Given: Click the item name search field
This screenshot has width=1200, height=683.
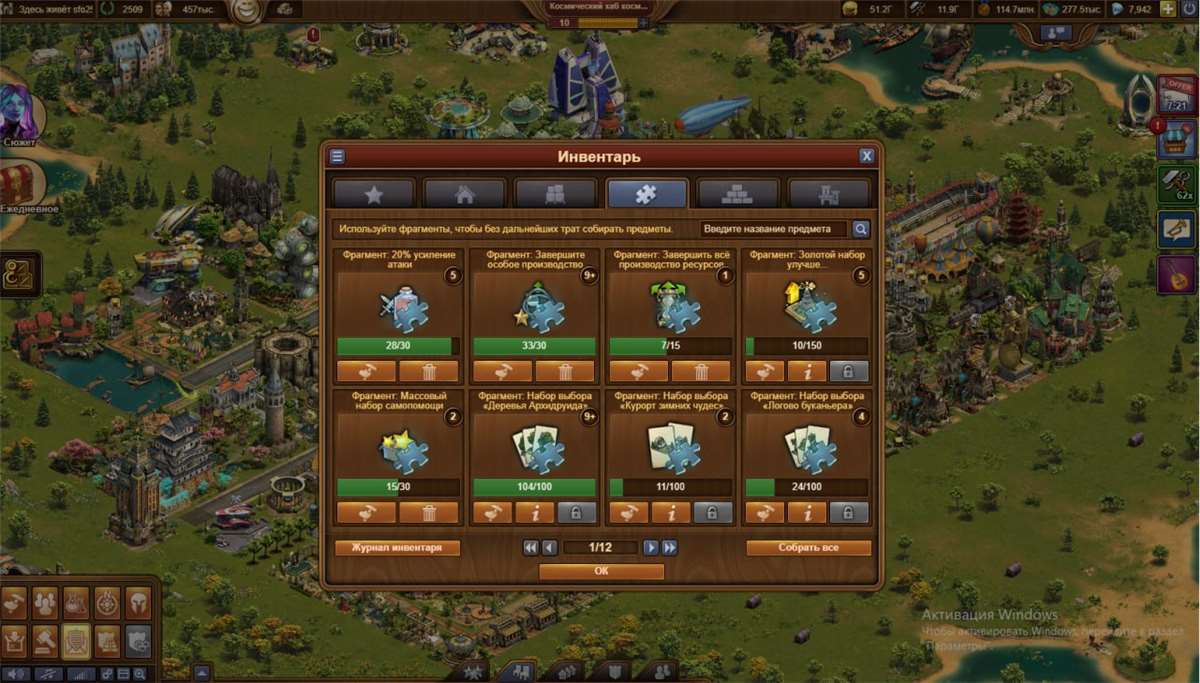Looking at the screenshot, I should coord(773,229).
